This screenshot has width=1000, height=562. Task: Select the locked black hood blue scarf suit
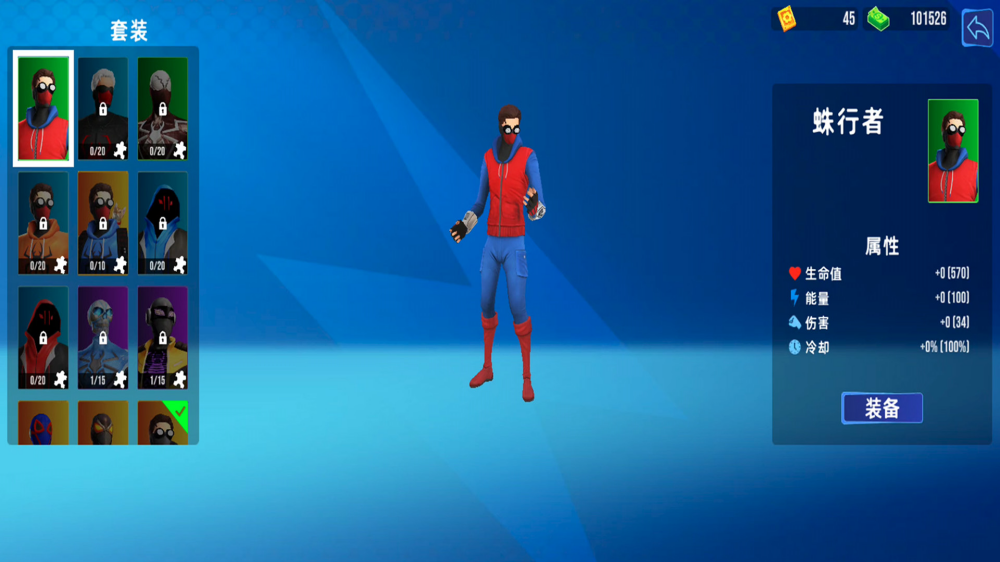pos(162,223)
